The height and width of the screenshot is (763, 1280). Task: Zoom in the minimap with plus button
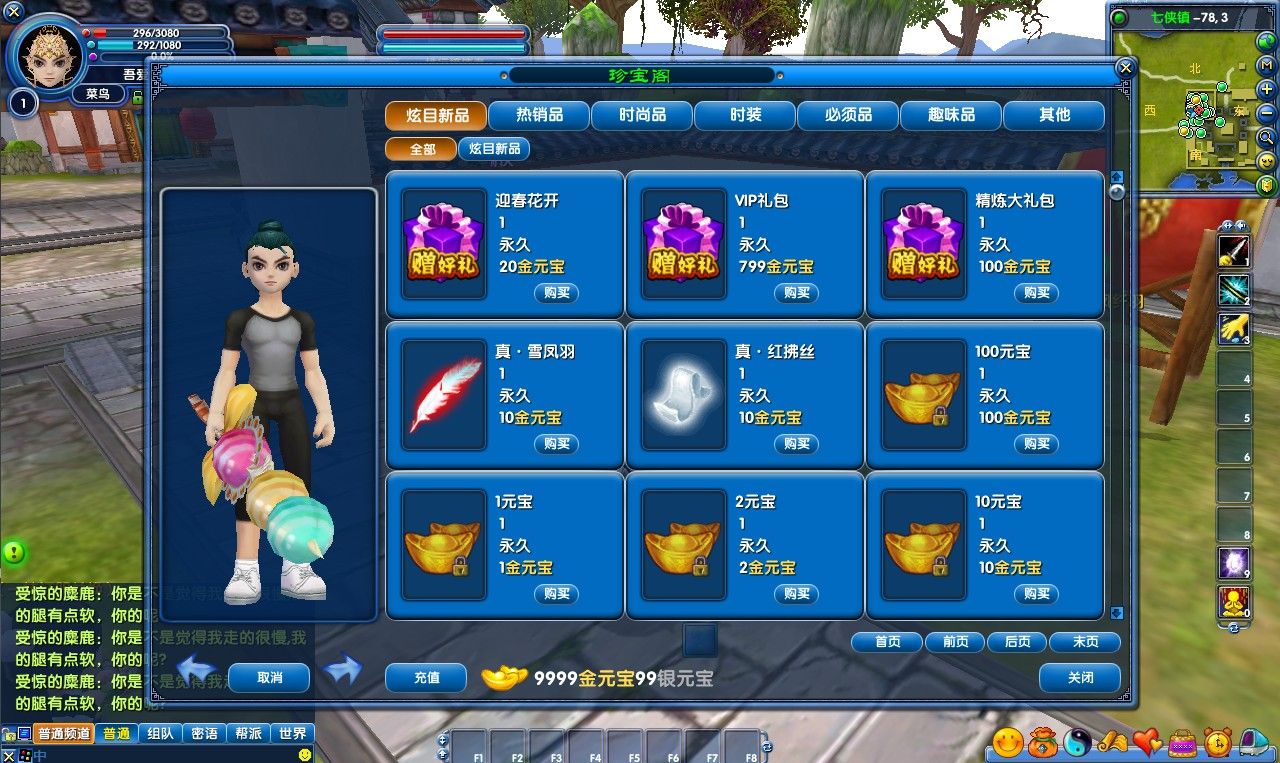[1267, 89]
